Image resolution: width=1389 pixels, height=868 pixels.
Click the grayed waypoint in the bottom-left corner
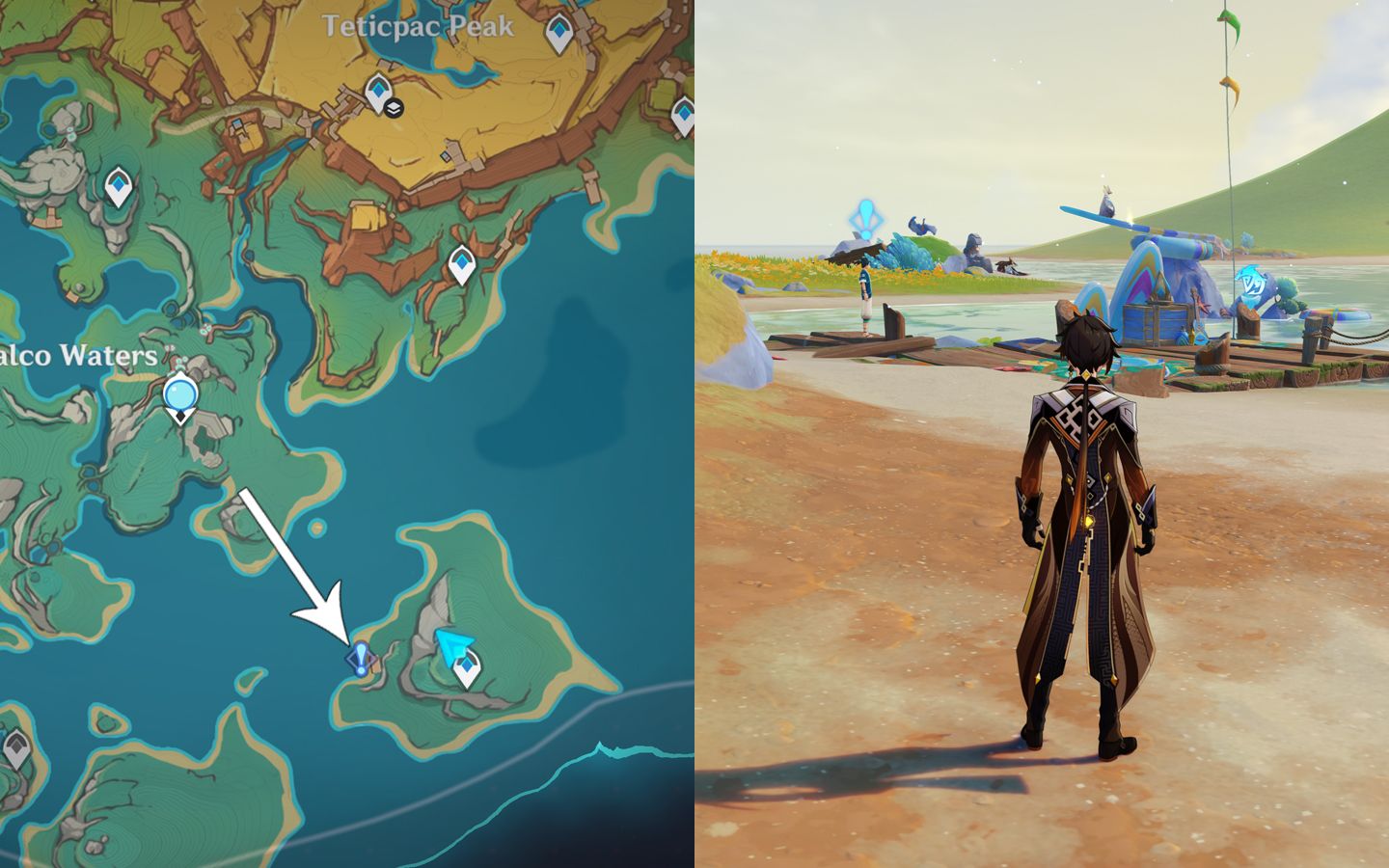coord(19,743)
